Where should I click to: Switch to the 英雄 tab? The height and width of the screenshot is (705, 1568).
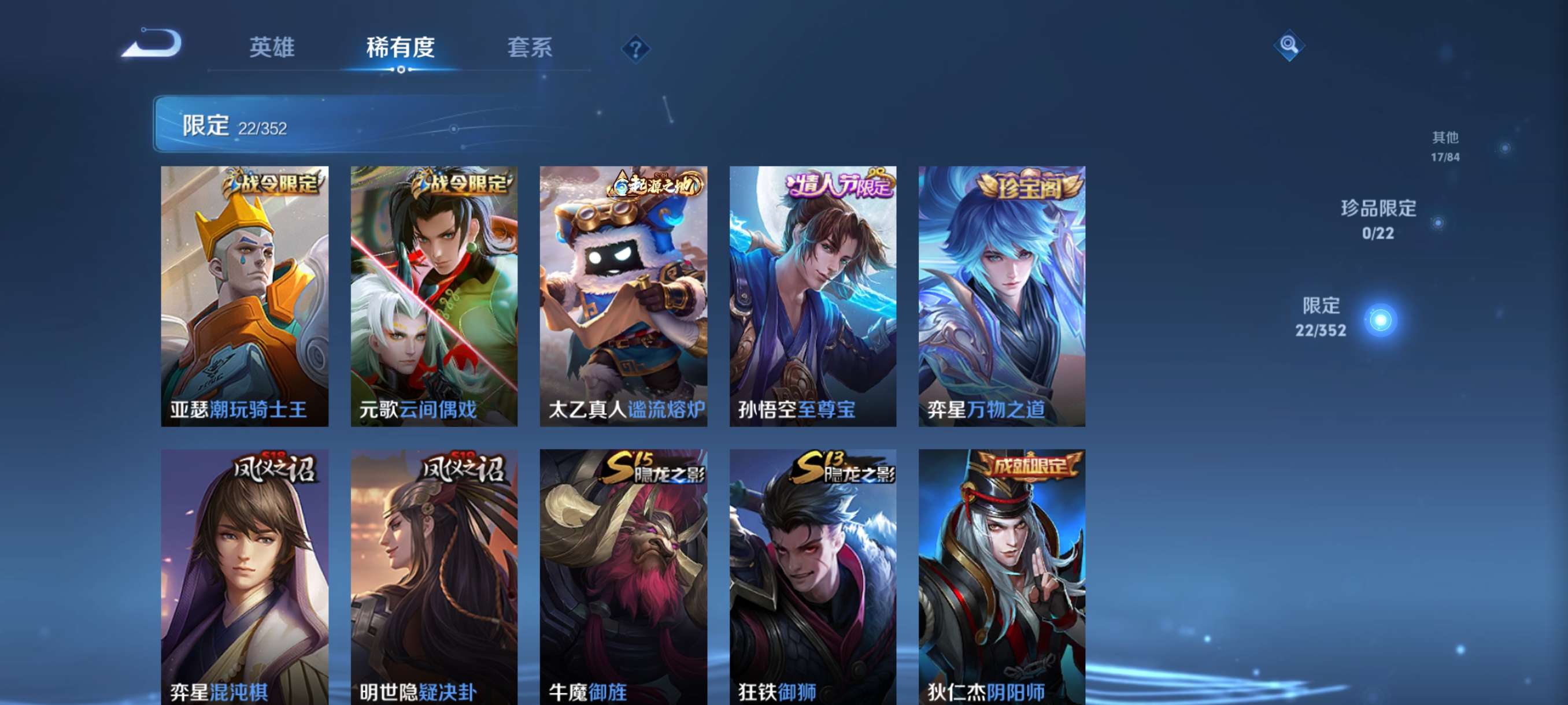point(273,49)
